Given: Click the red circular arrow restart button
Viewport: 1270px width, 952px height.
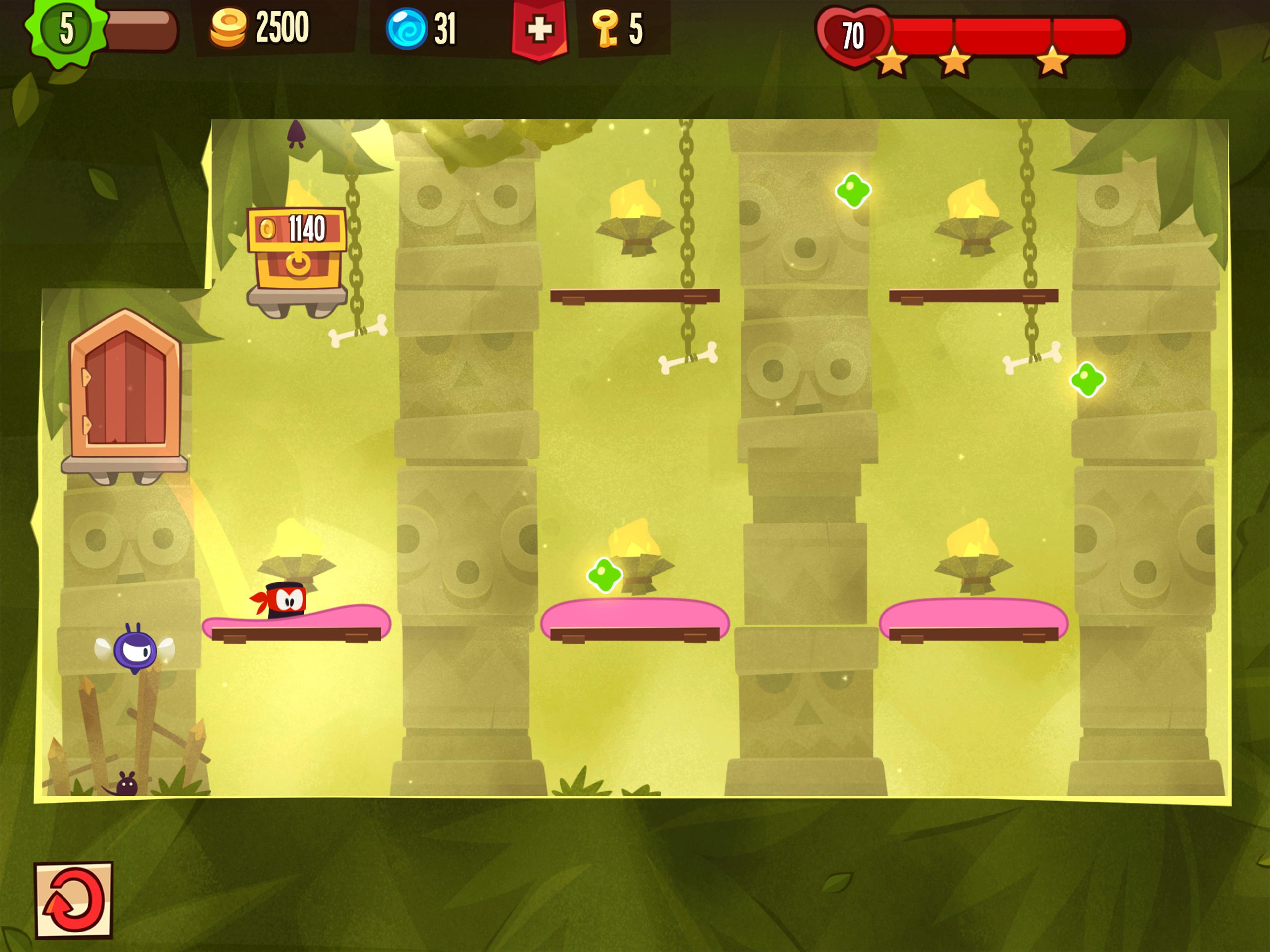Looking at the screenshot, I should coord(73,900).
